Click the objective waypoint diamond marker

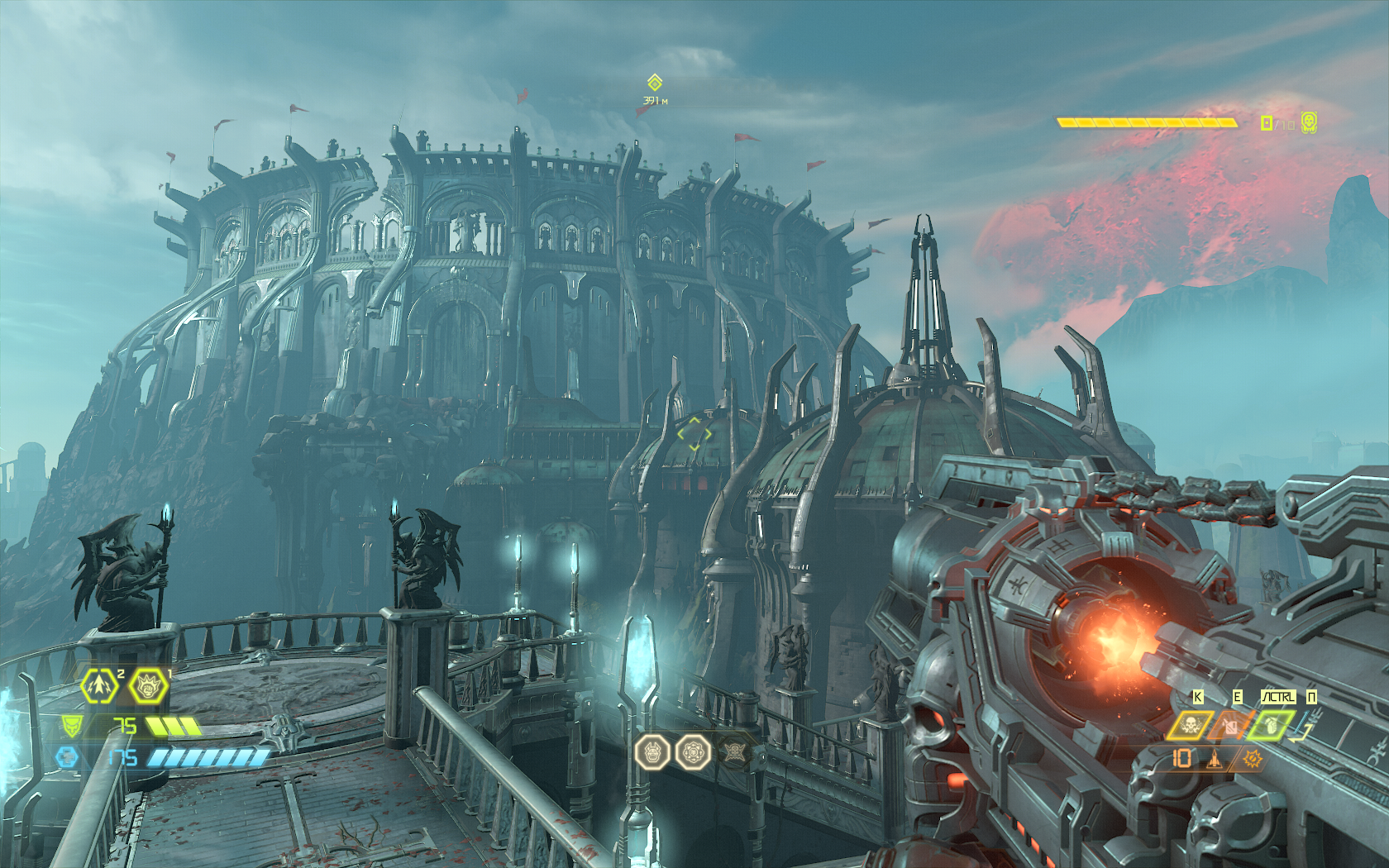[x=655, y=83]
